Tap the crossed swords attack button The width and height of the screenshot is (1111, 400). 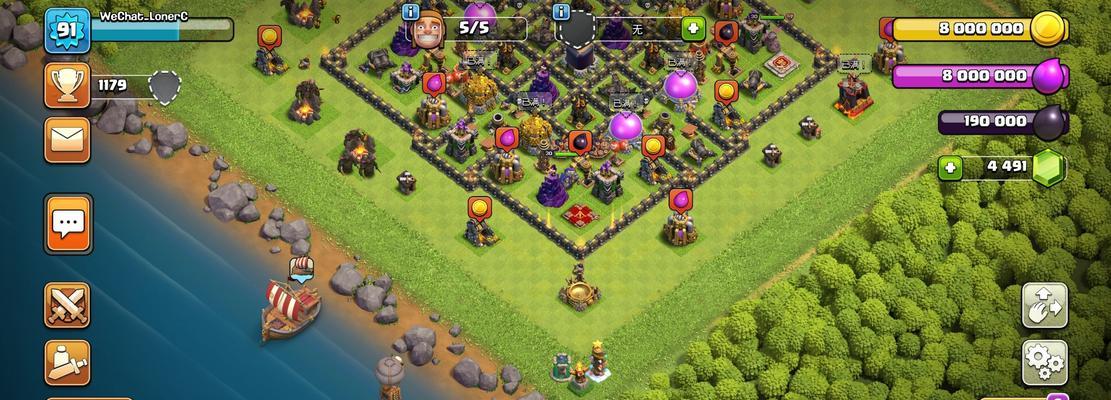(x=67, y=305)
